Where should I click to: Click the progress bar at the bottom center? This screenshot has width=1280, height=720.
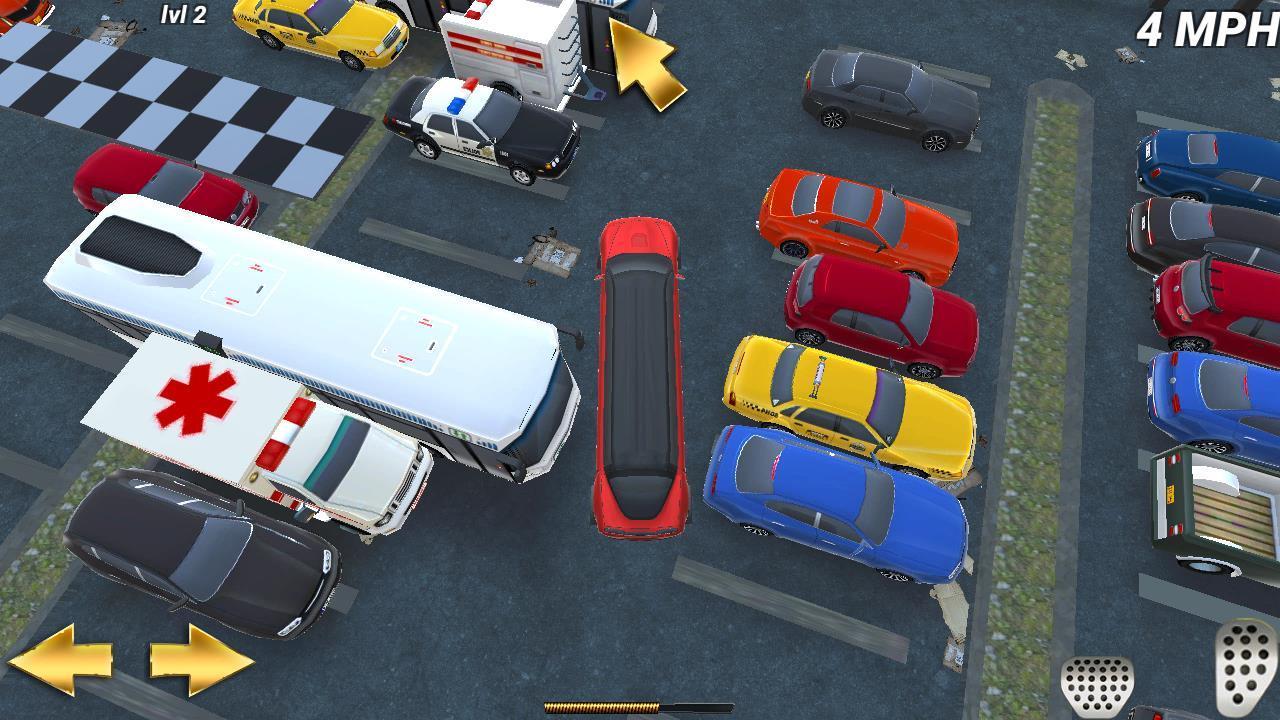pyautogui.click(x=640, y=705)
